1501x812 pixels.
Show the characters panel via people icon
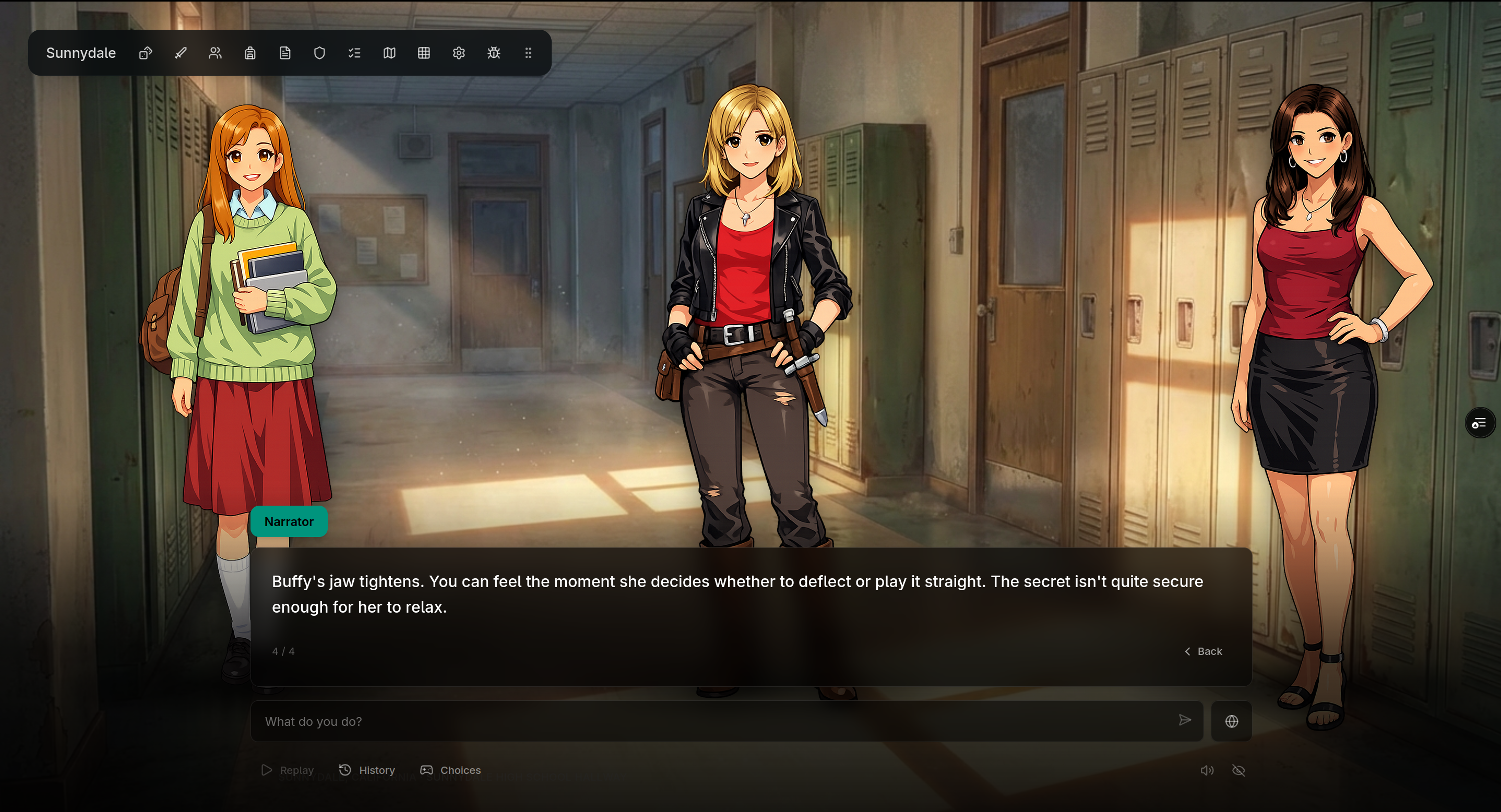pyautogui.click(x=215, y=53)
